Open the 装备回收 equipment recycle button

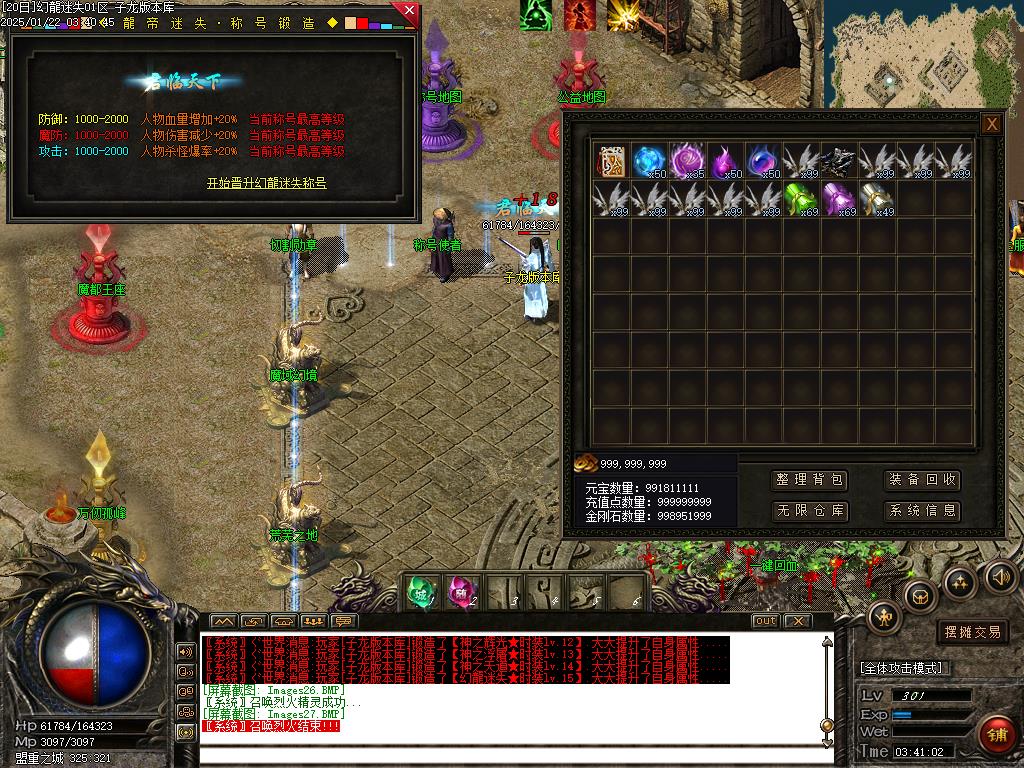pos(922,480)
